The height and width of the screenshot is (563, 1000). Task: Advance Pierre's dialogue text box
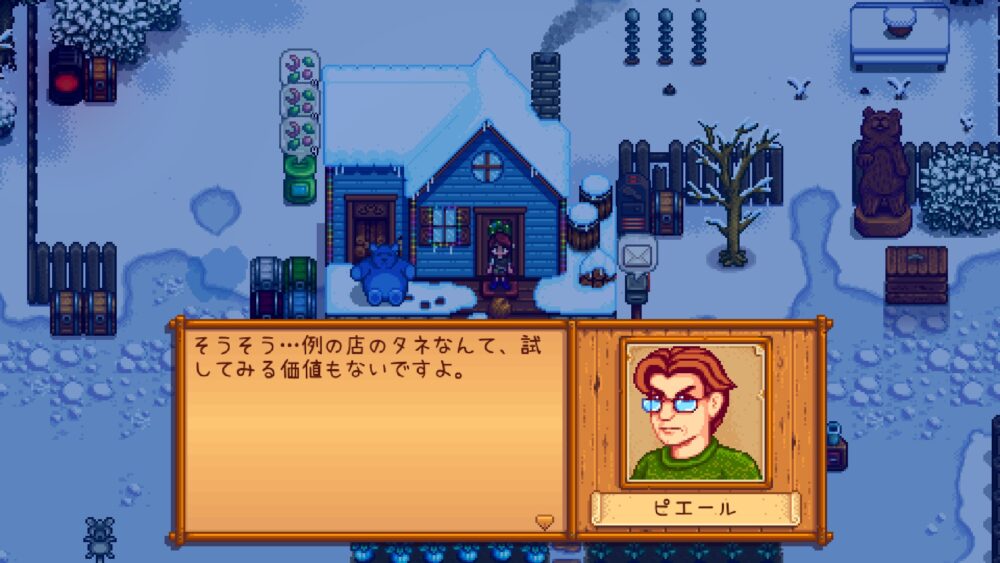pyautogui.click(x=372, y=432)
